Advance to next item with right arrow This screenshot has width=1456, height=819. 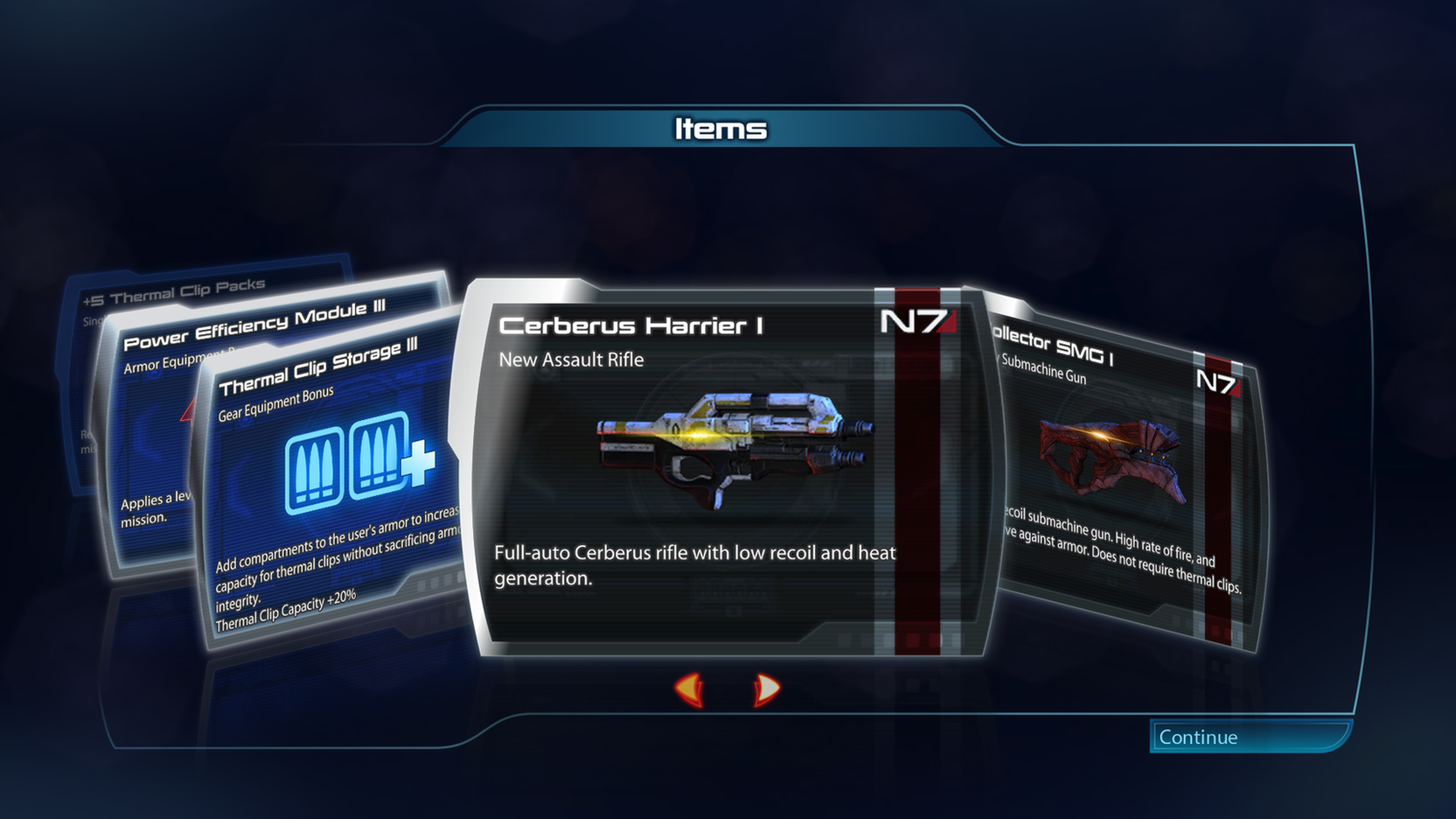pyautogui.click(x=766, y=689)
